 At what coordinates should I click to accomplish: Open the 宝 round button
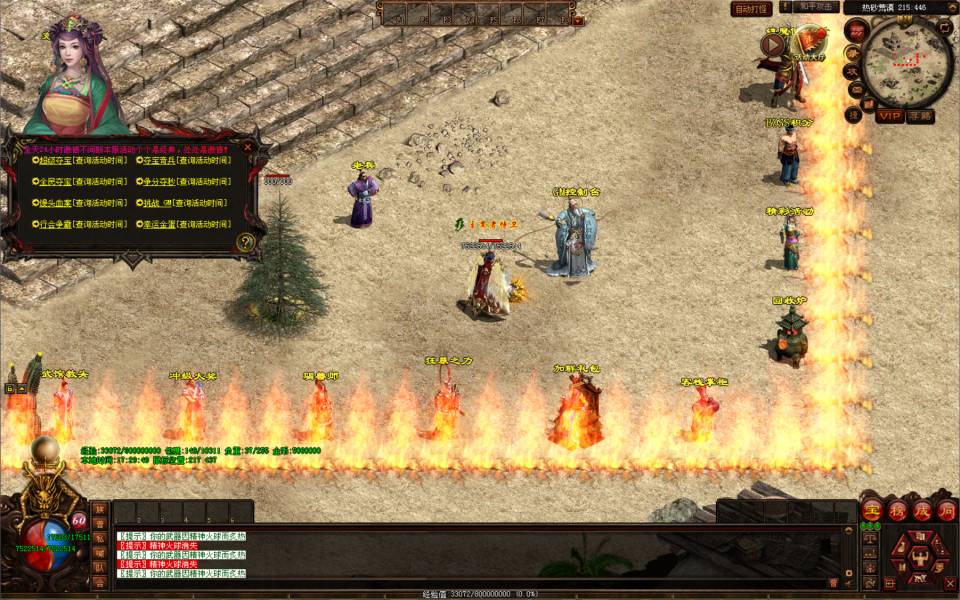point(871,509)
